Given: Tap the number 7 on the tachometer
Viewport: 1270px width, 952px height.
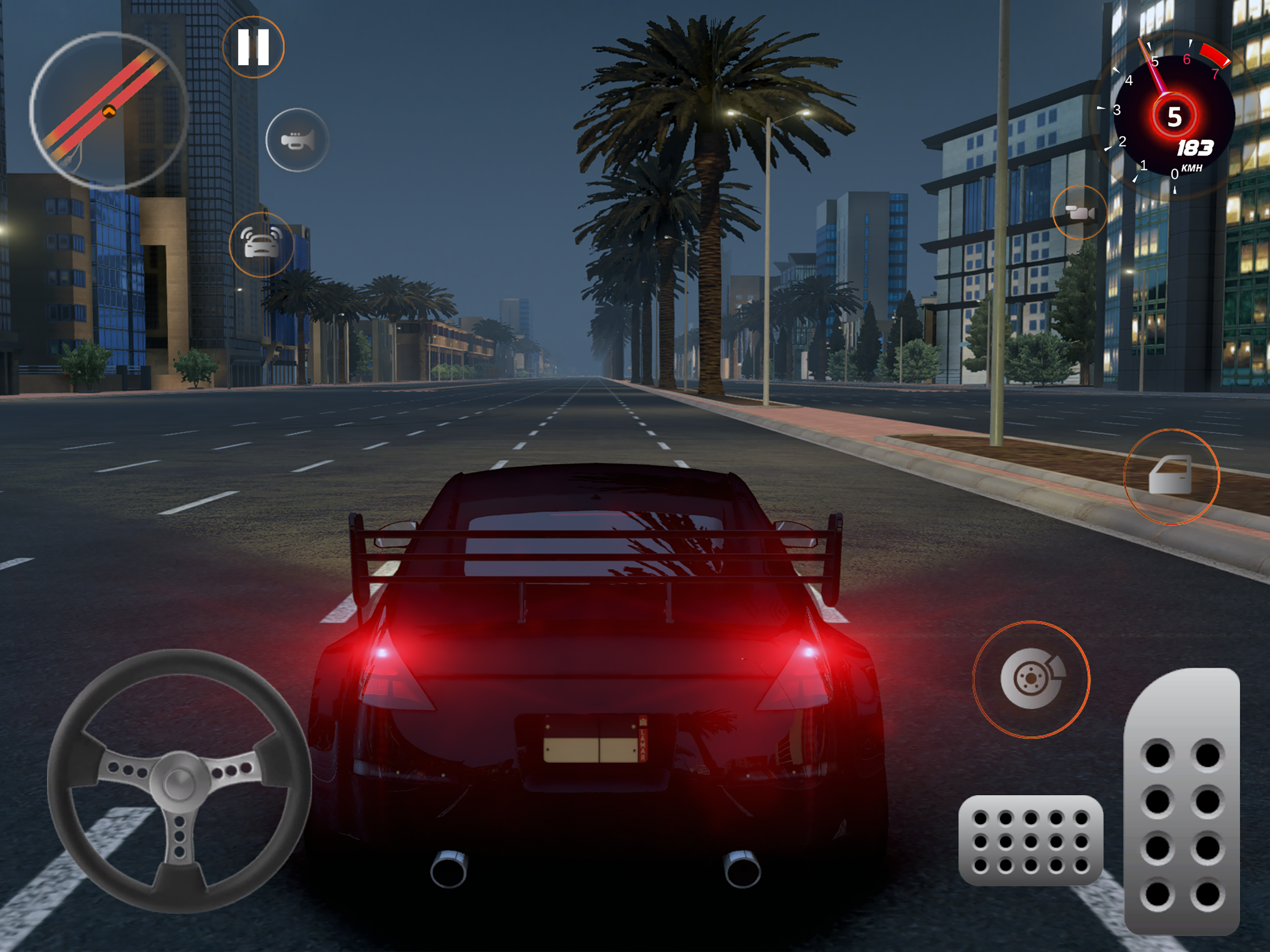Looking at the screenshot, I should (x=1217, y=74).
